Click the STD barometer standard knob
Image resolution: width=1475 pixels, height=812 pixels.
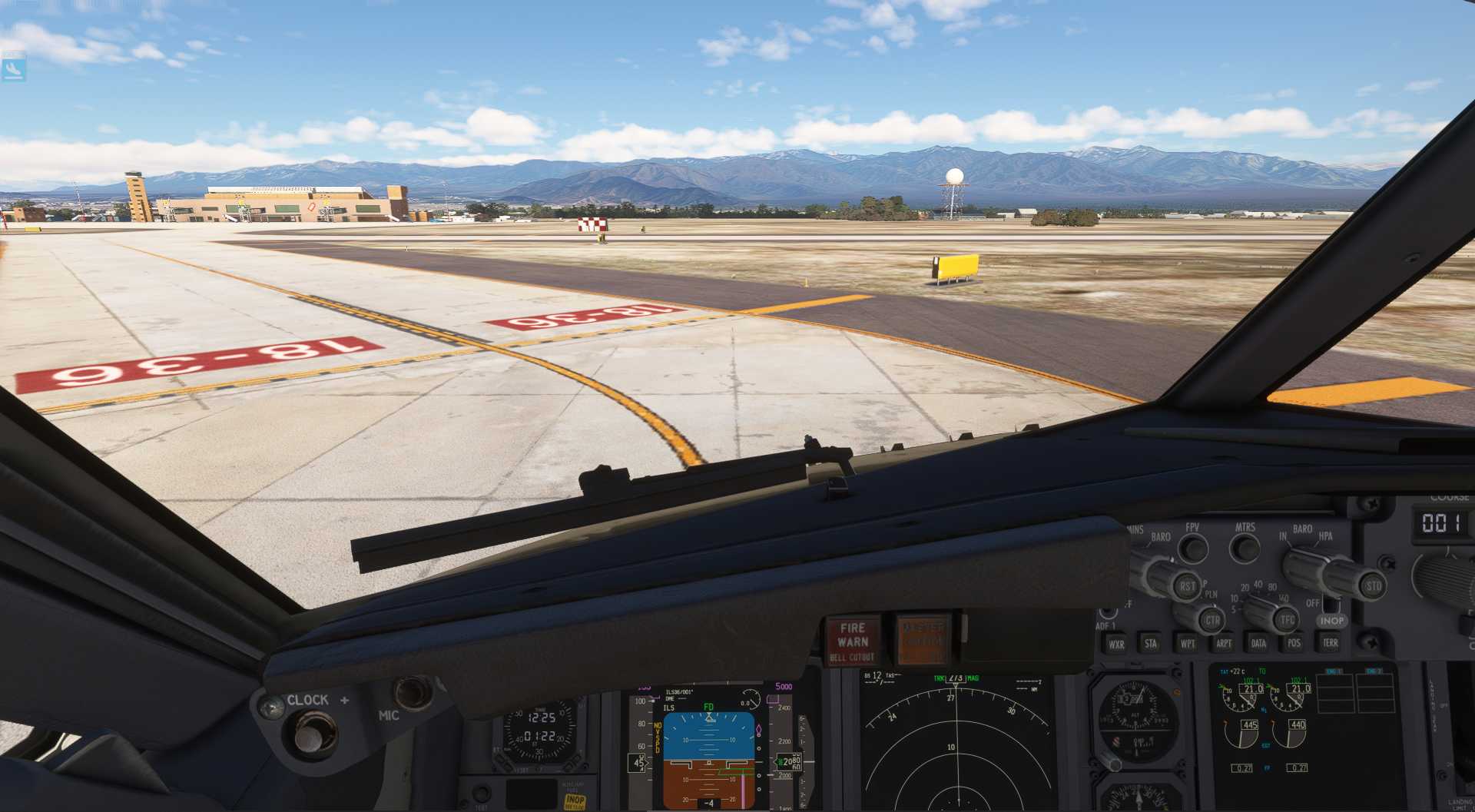[x=1373, y=586]
